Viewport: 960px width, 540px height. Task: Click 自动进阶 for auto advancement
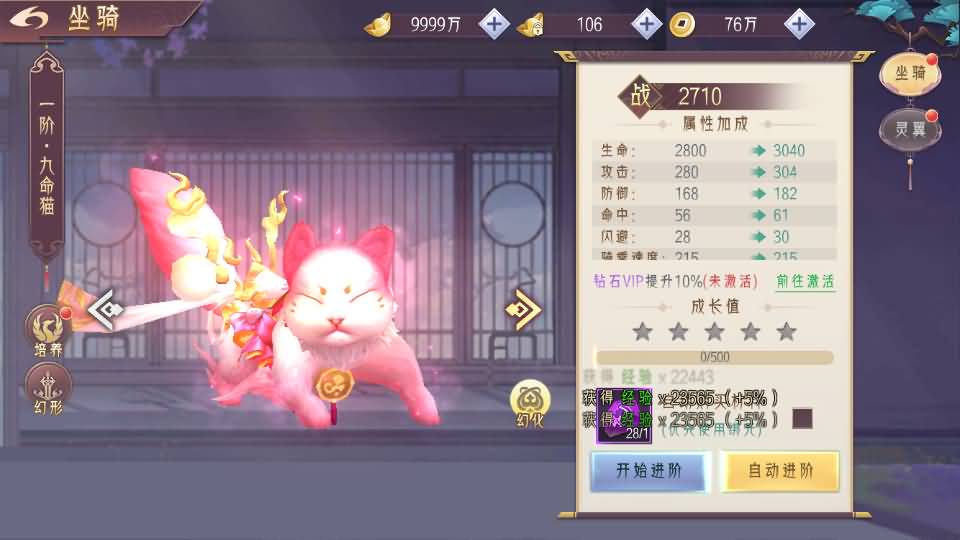coord(780,471)
